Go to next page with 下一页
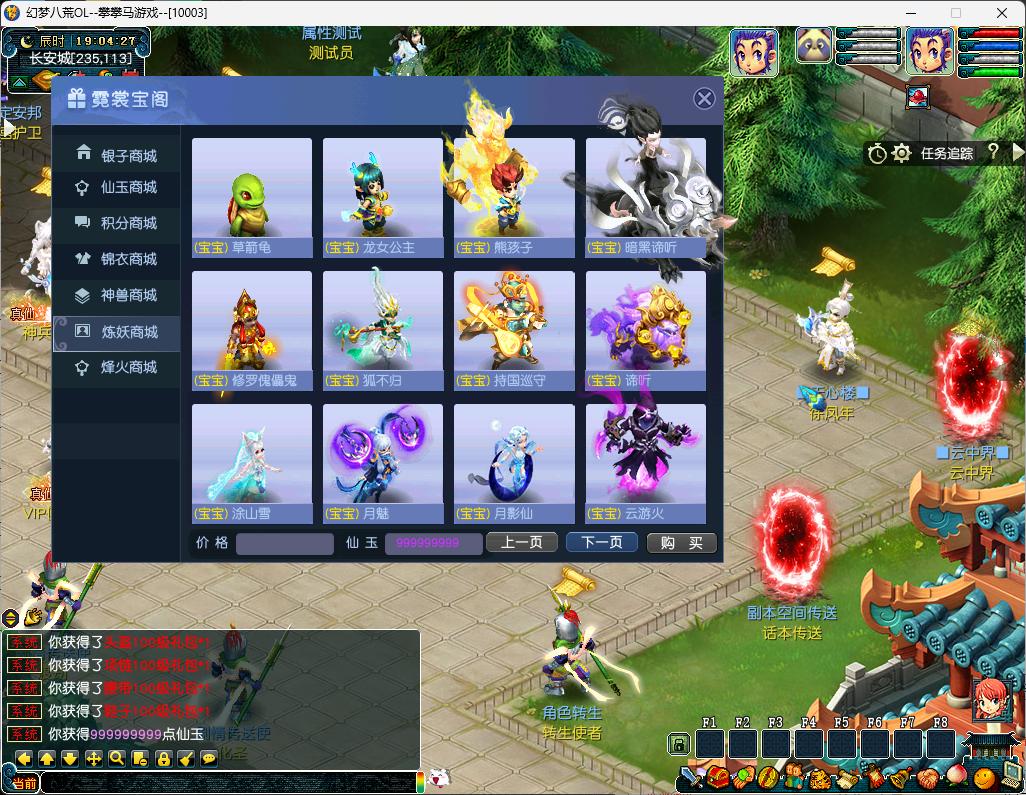The height and width of the screenshot is (795, 1026). pos(601,542)
